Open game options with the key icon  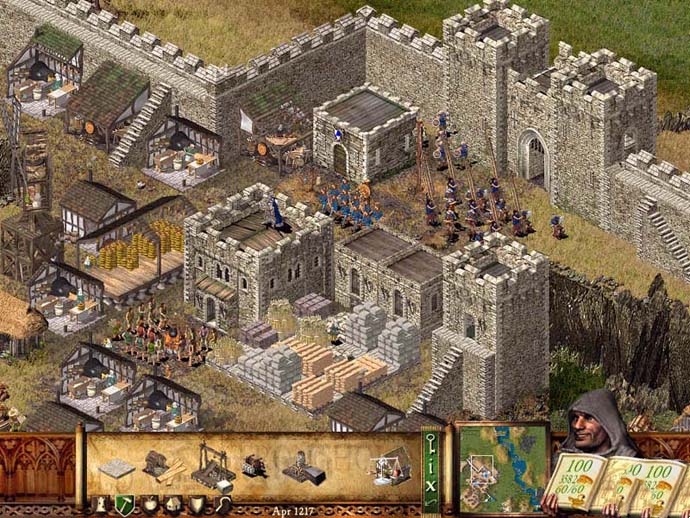point(431,444)
